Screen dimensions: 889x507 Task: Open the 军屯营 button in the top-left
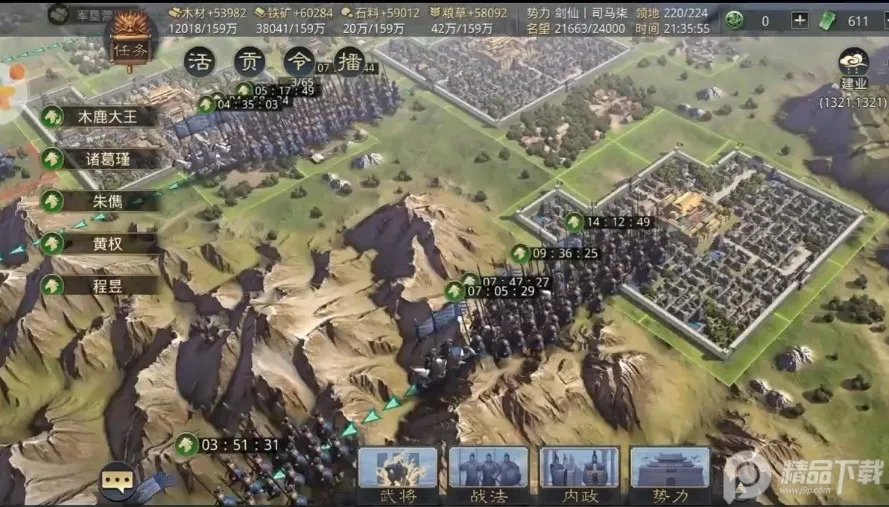(x=73, y=14)
